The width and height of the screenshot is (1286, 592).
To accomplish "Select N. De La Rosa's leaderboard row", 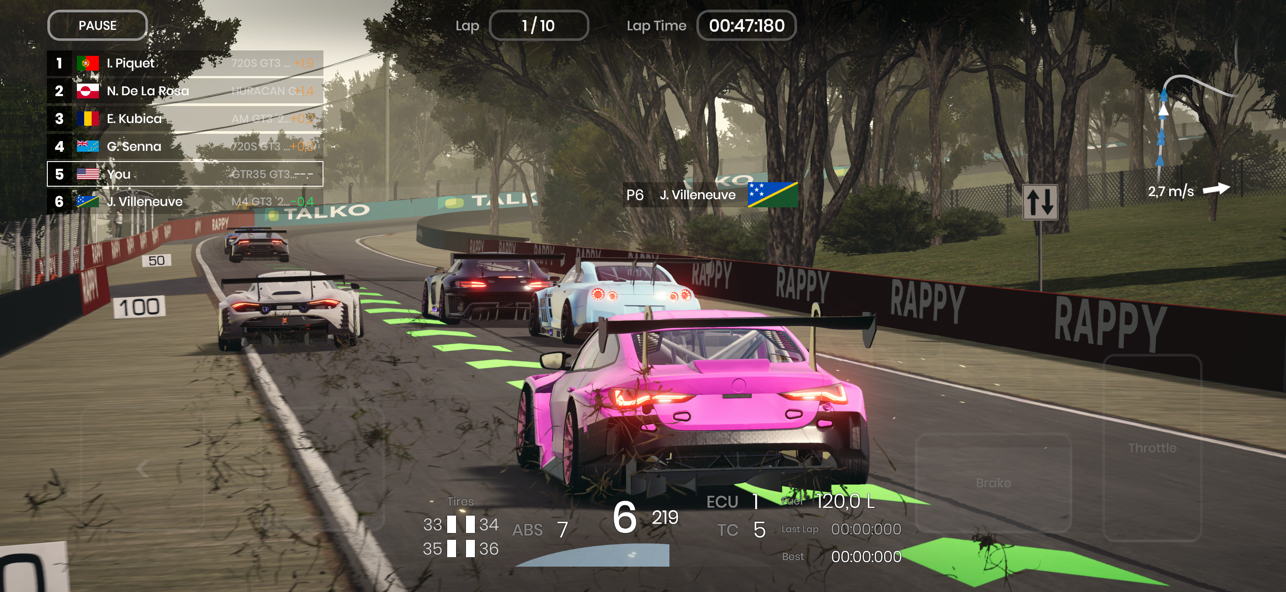I will click(x=185, y=91).
